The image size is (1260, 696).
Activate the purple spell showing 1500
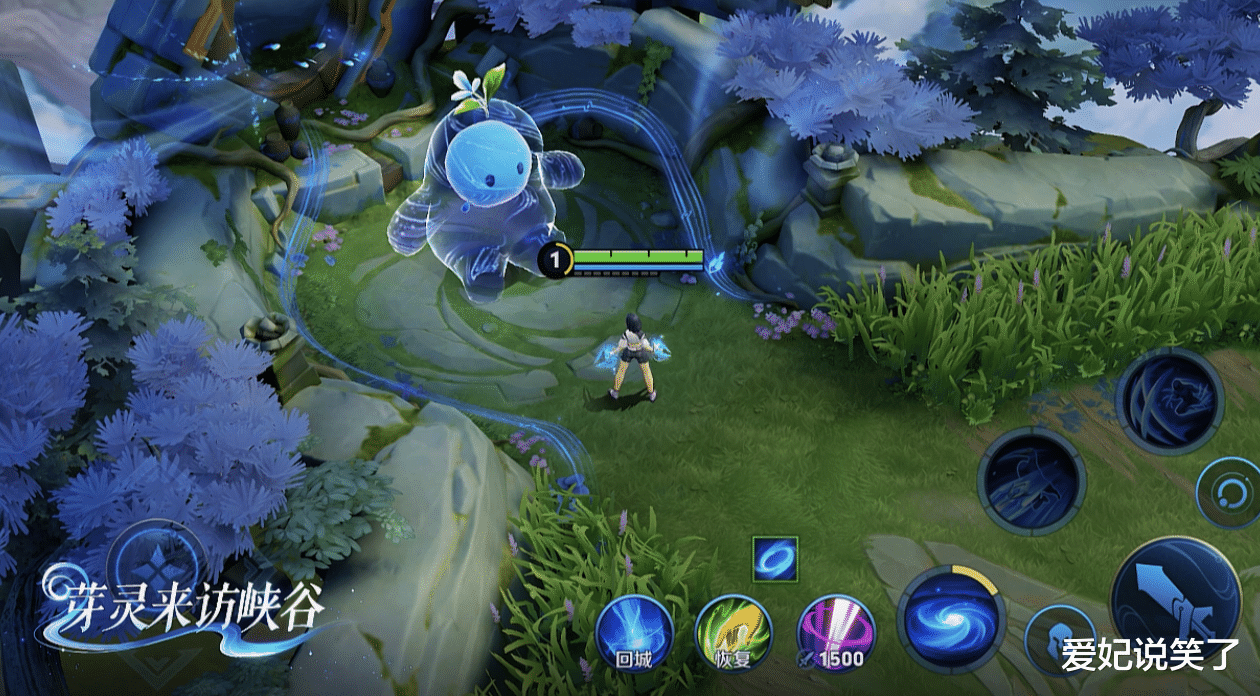[835, 633]
